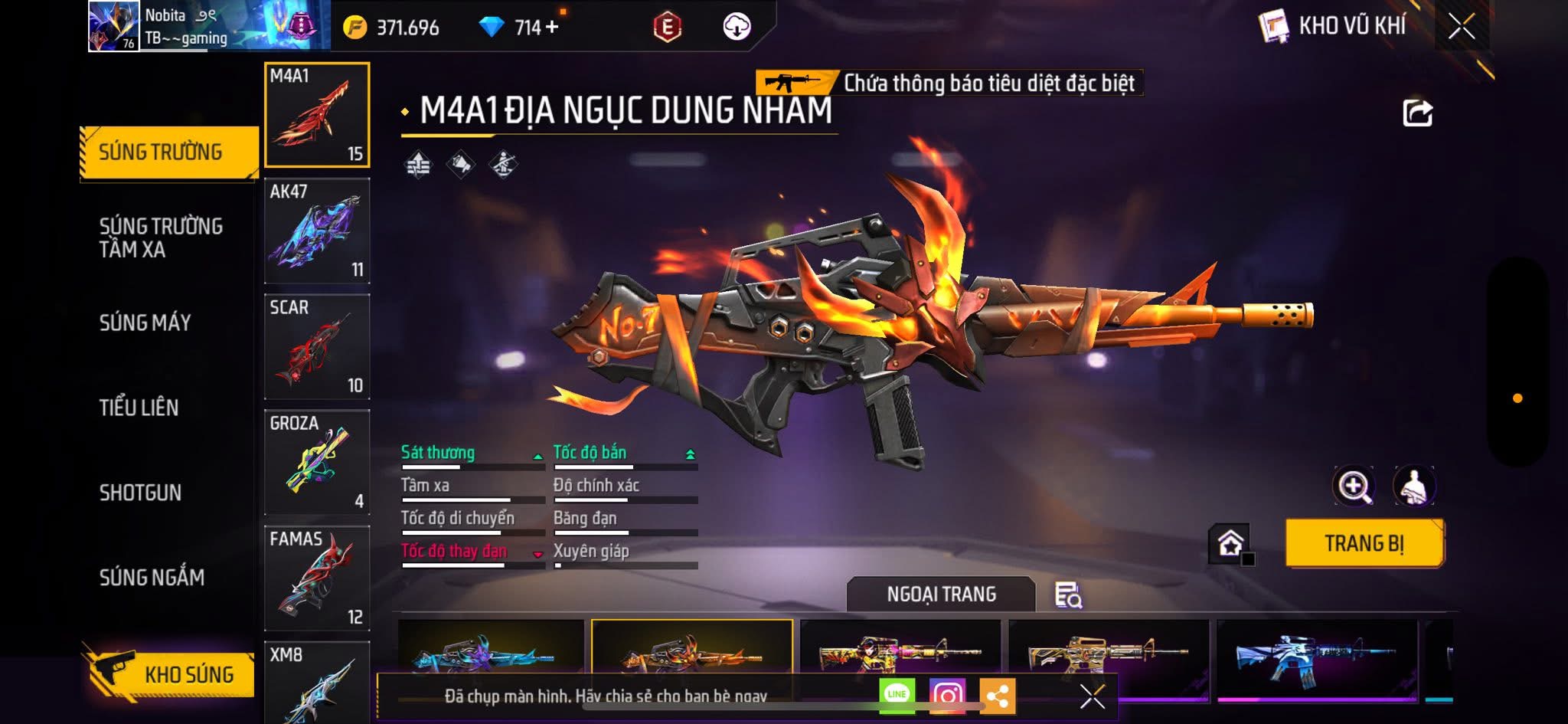Select the FAMAS weapon tile

coord(317,578)
